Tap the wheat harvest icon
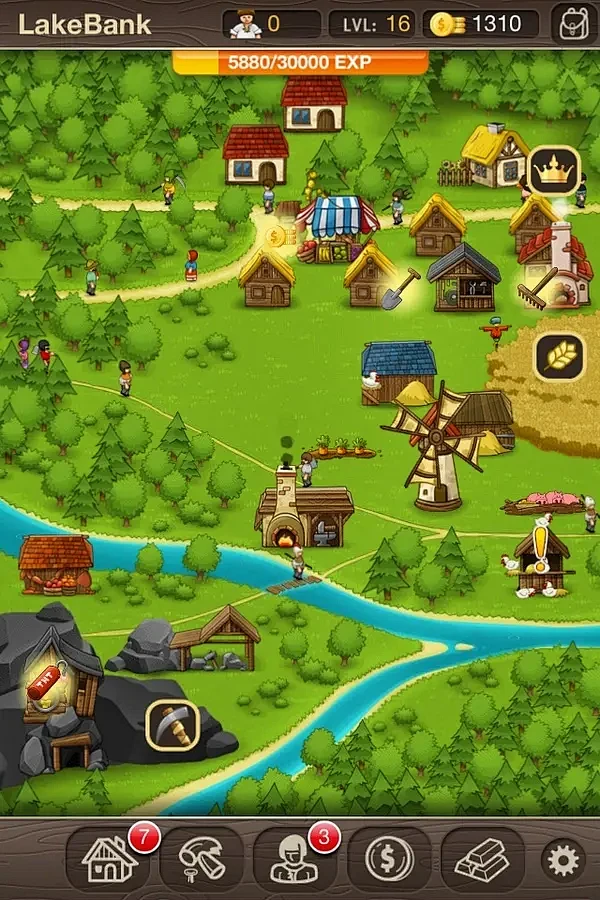 [559, 356]
